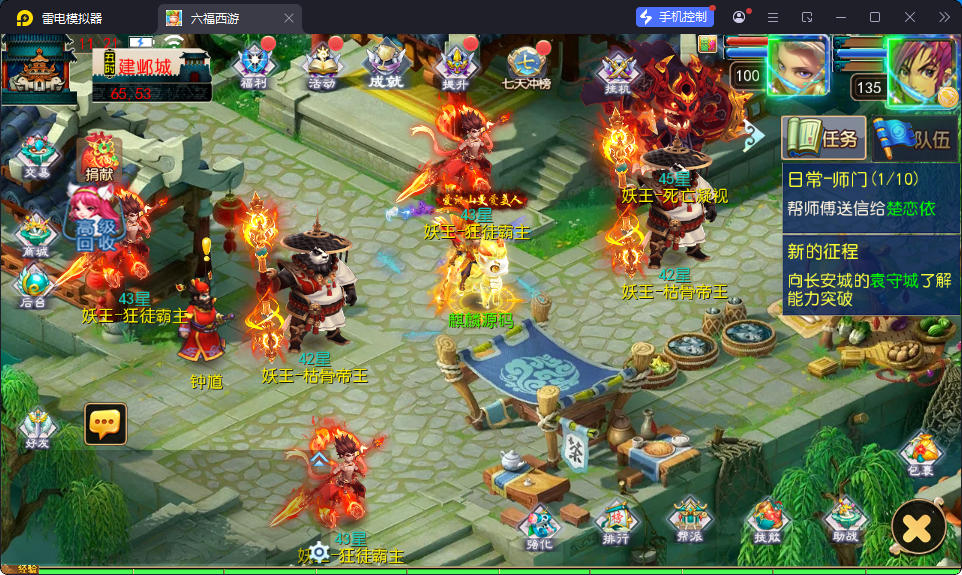This screenshot has height=575, width=962.
Task: Activate the 挂机 auto-battle crossed swords icon
Action: [618, 70]
